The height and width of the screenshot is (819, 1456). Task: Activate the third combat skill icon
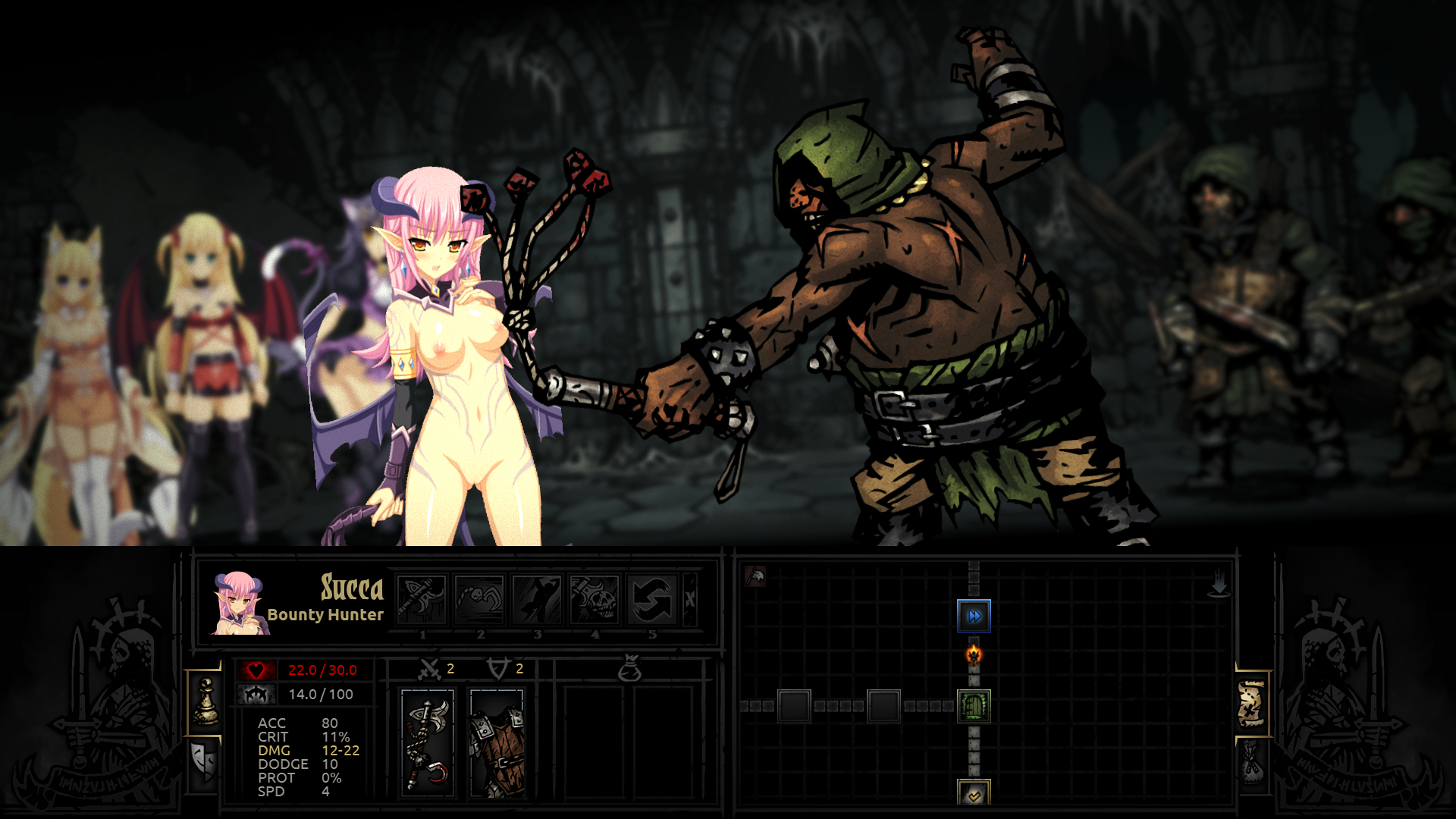tap(537, 599)
